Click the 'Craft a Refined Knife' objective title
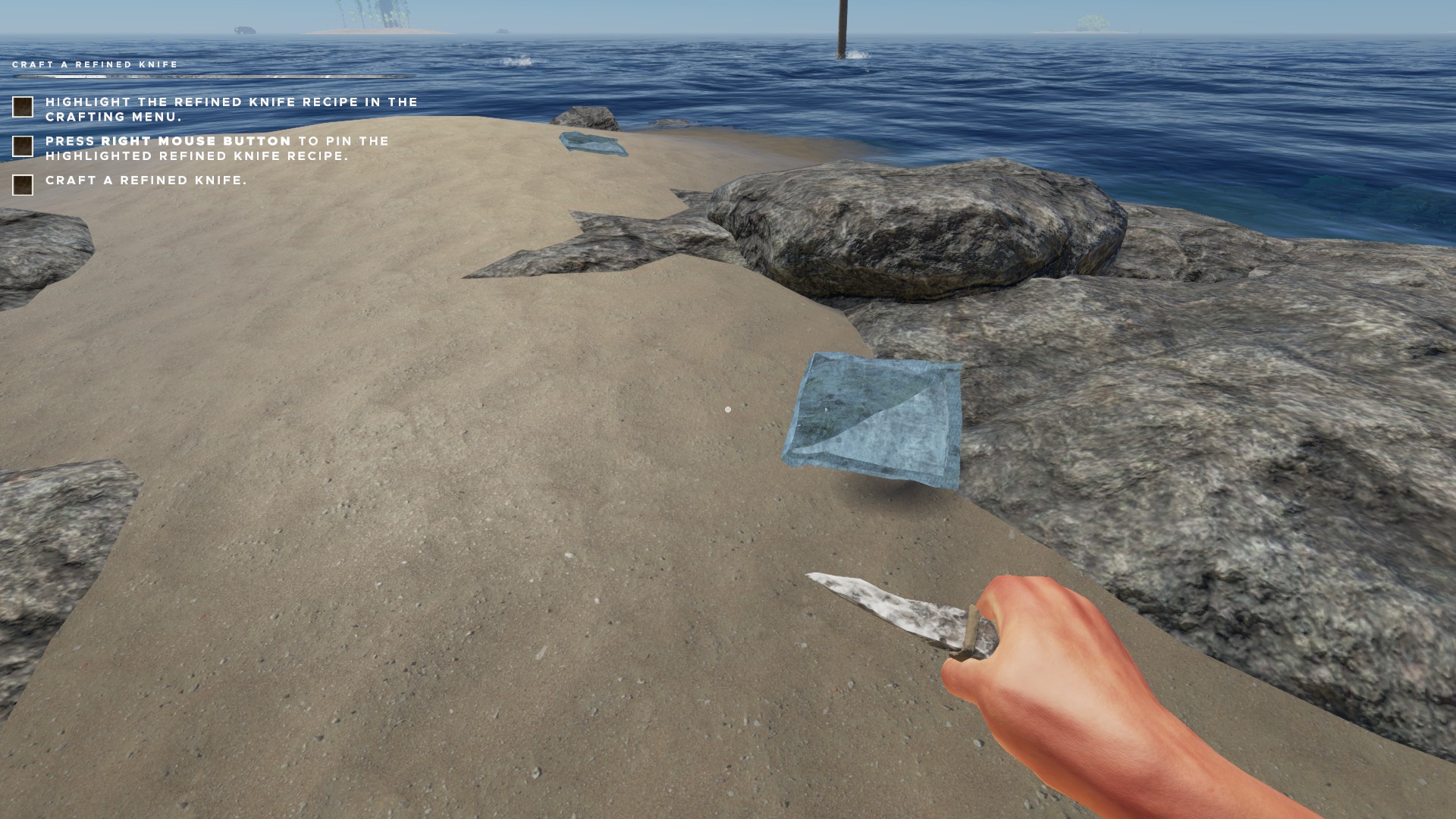Screen dimensions: 1456x819 [95, 65]
